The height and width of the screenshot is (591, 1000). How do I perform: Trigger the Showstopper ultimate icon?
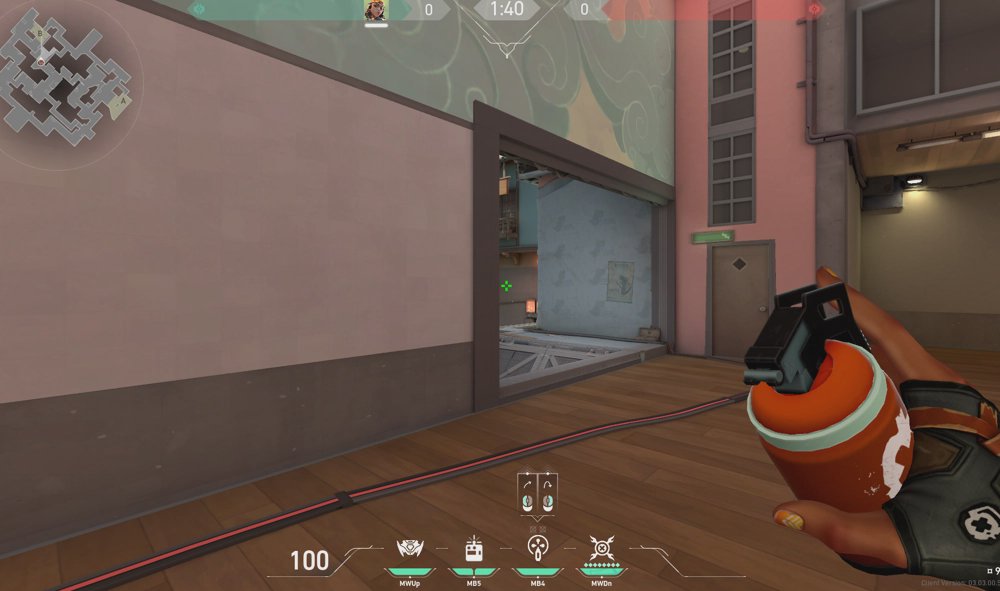[601, 548]
